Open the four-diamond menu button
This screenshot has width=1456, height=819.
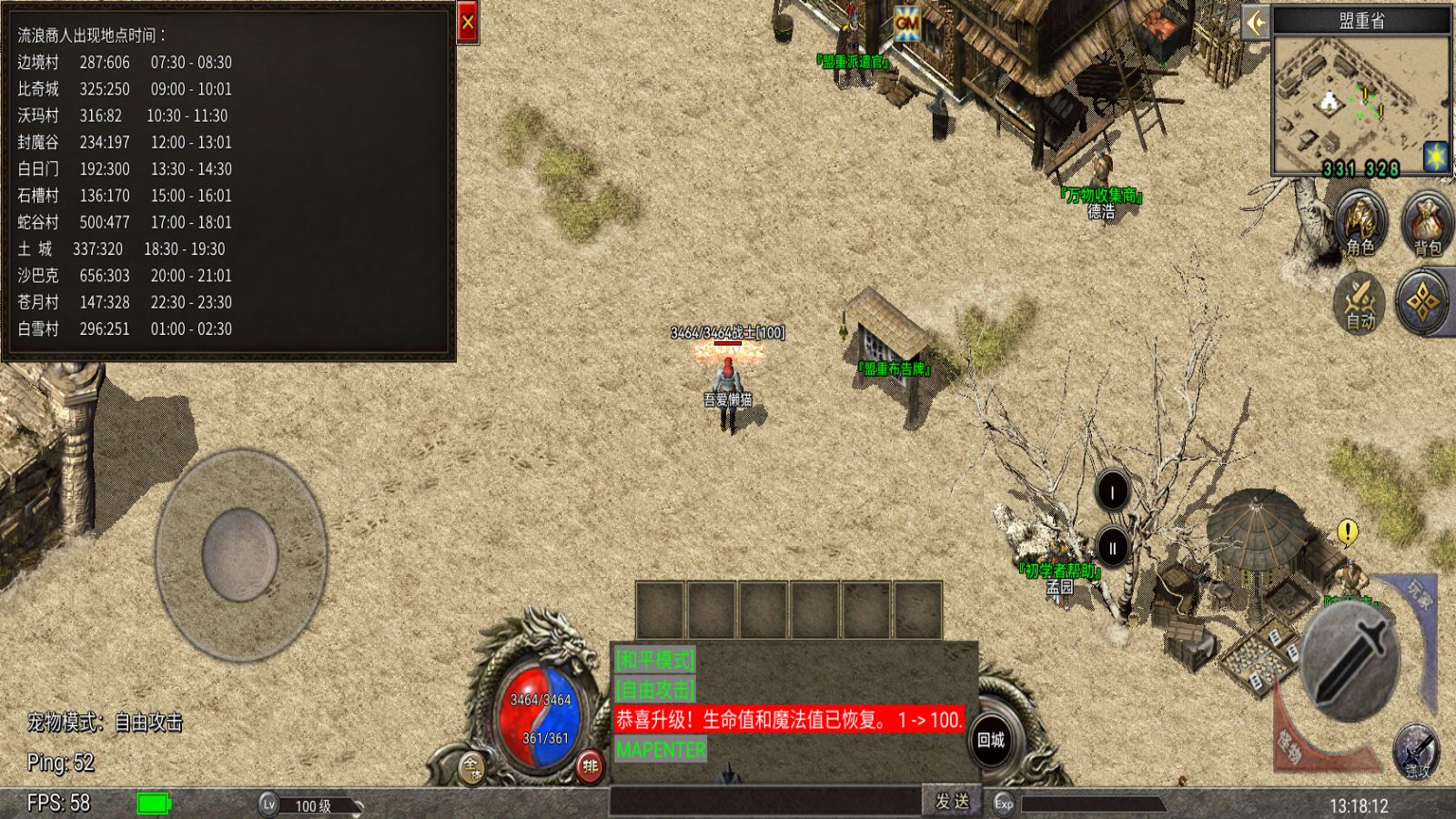[x=1425, y=302]
